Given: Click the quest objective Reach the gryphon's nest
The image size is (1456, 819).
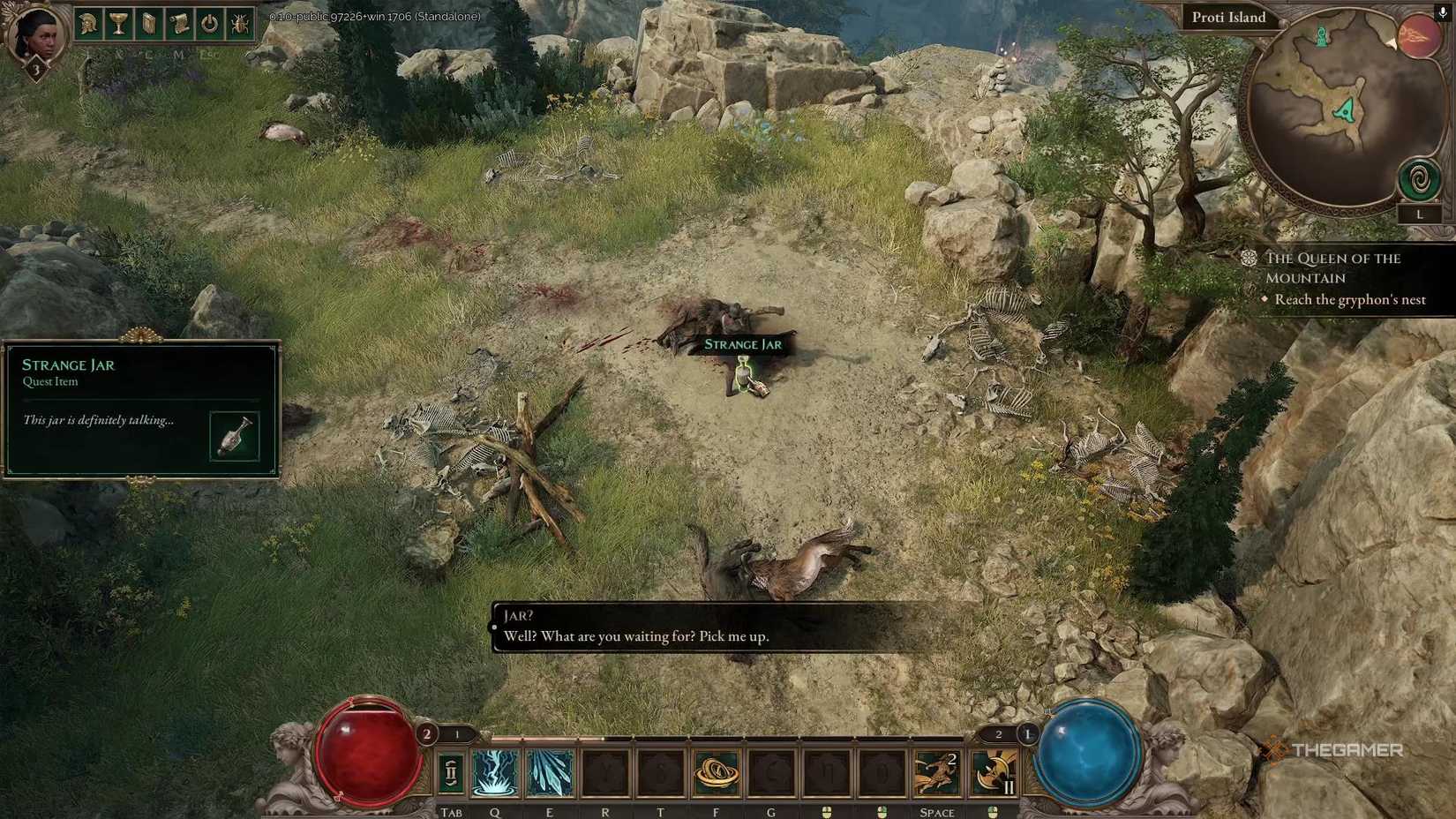Looking at the screenshot, I should (x=1349, y=299).
